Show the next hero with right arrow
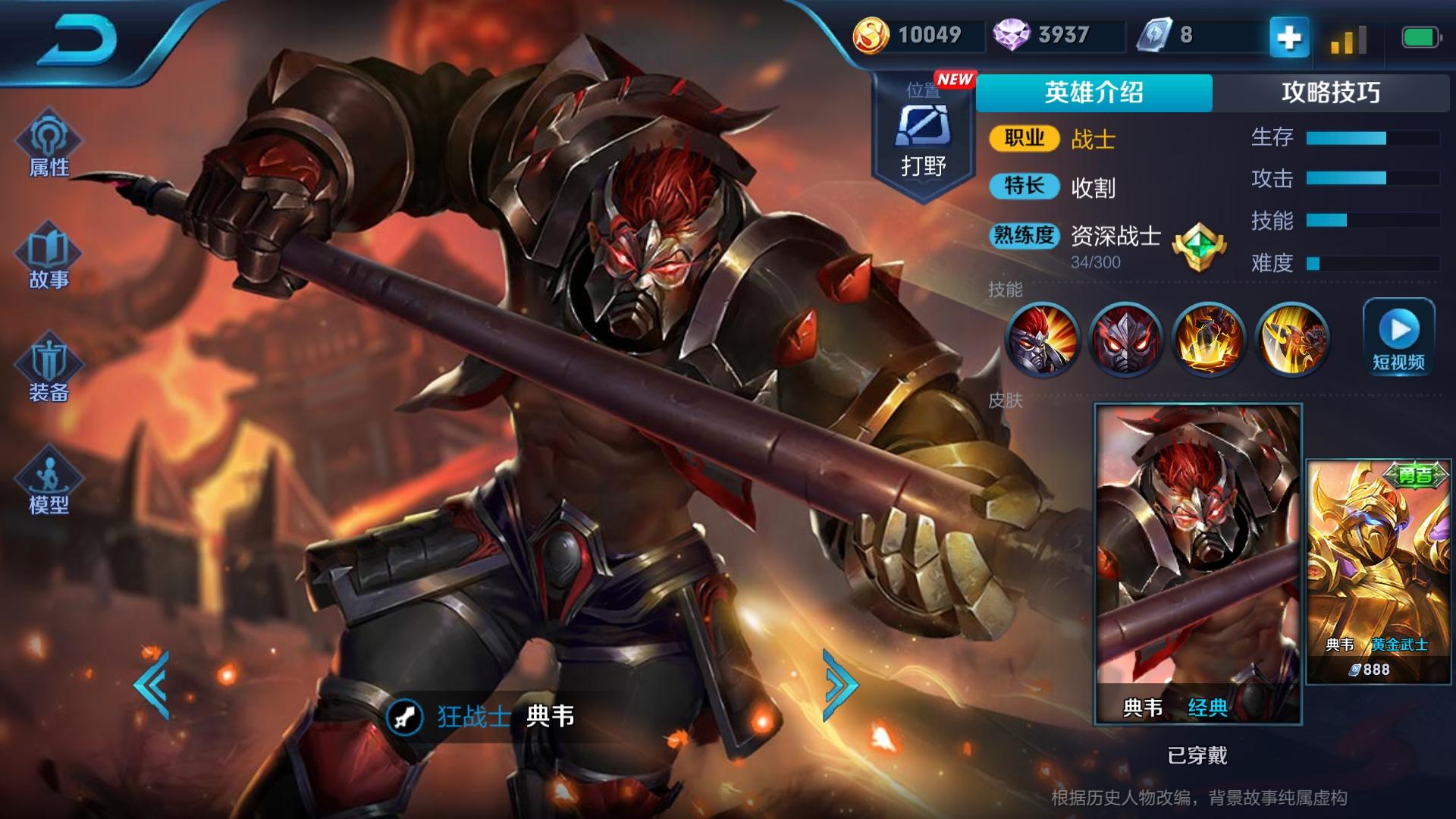The height and width of the screenshot is (819, 1456). [840, 685]
